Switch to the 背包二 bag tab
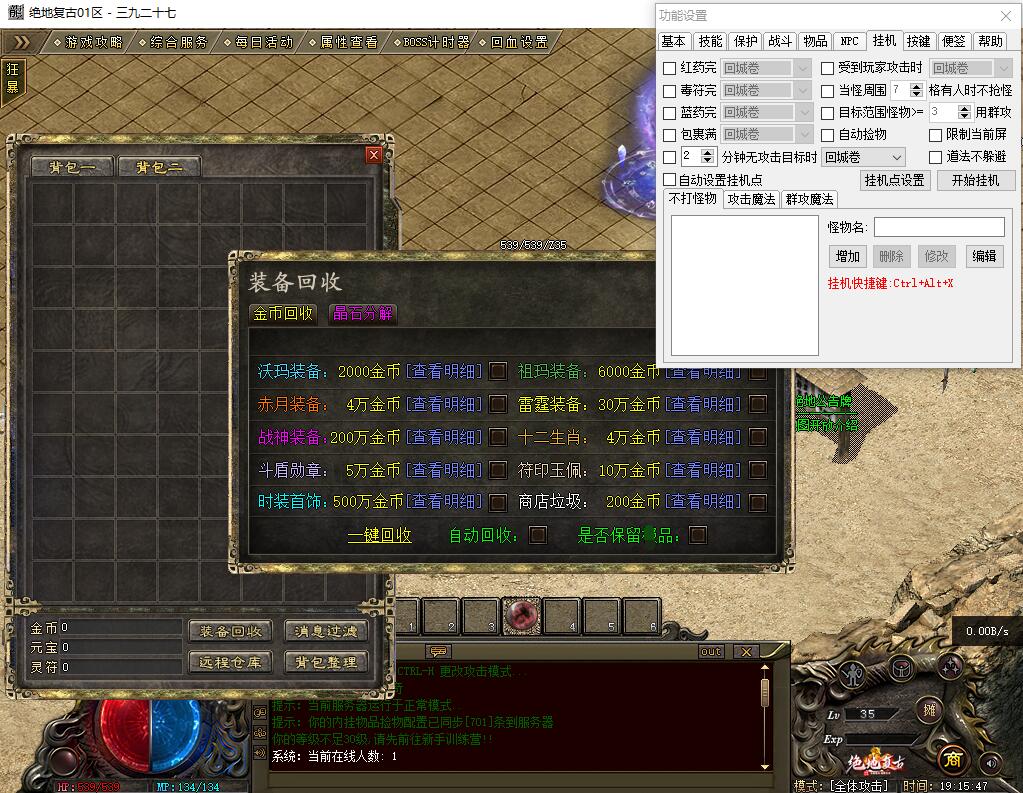 (x=160, y=167)
